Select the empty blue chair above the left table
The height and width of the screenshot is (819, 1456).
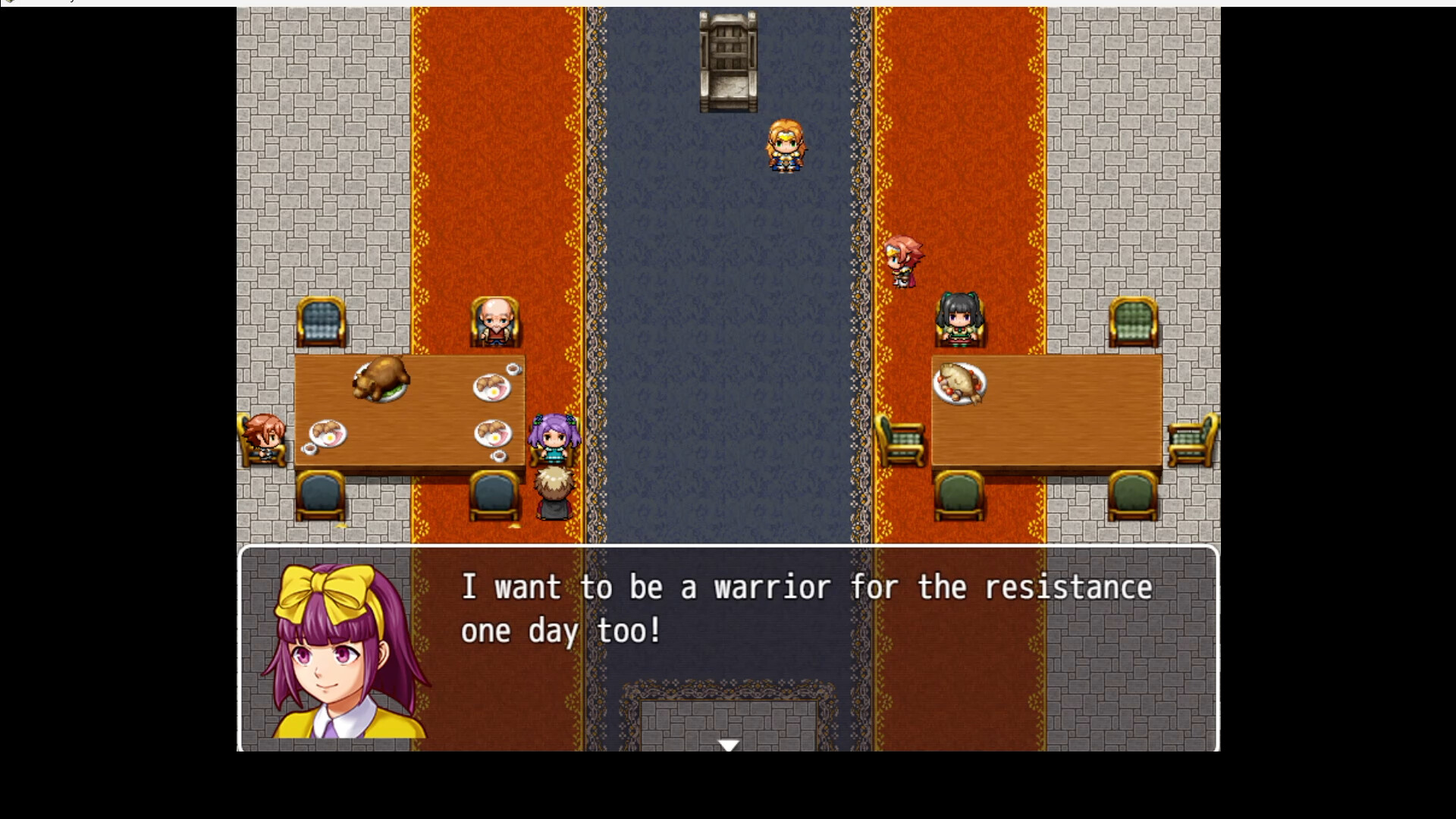[320, 322]
